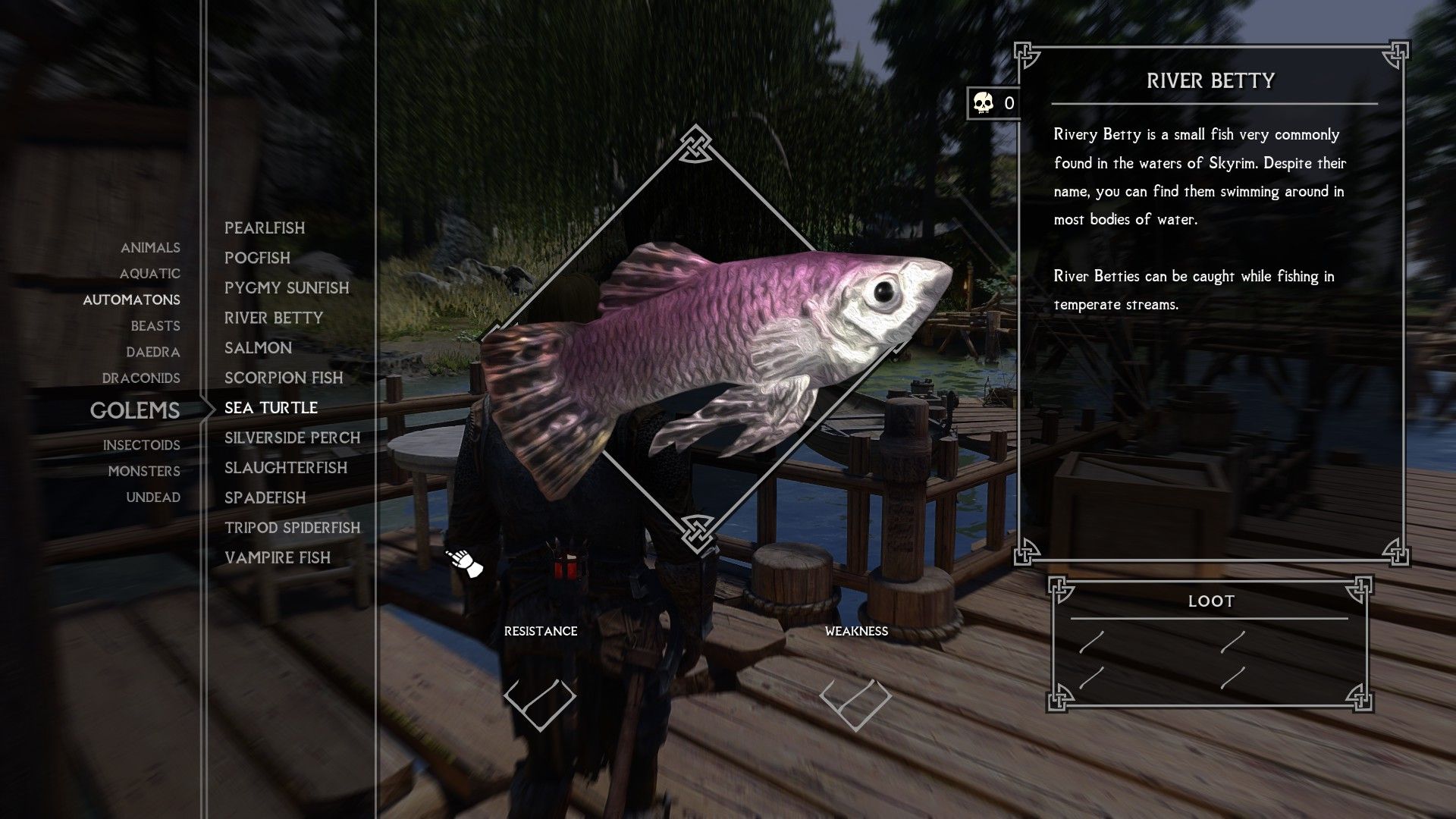Click the kill count number zero
This screenshot has width=1456, height=819.
(x=1009, y=102)
